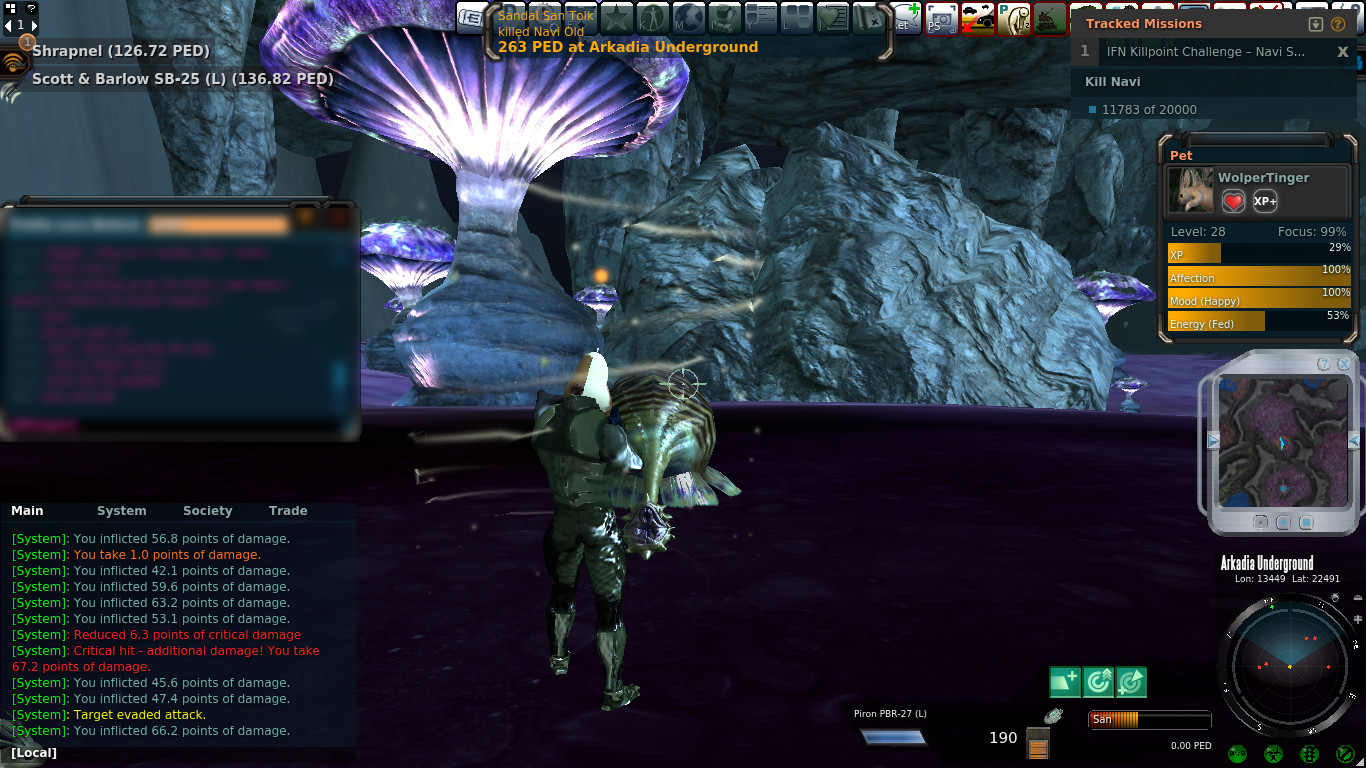Open the star icon in the top toolbar

pyautogui.click(x=616, y=19)
